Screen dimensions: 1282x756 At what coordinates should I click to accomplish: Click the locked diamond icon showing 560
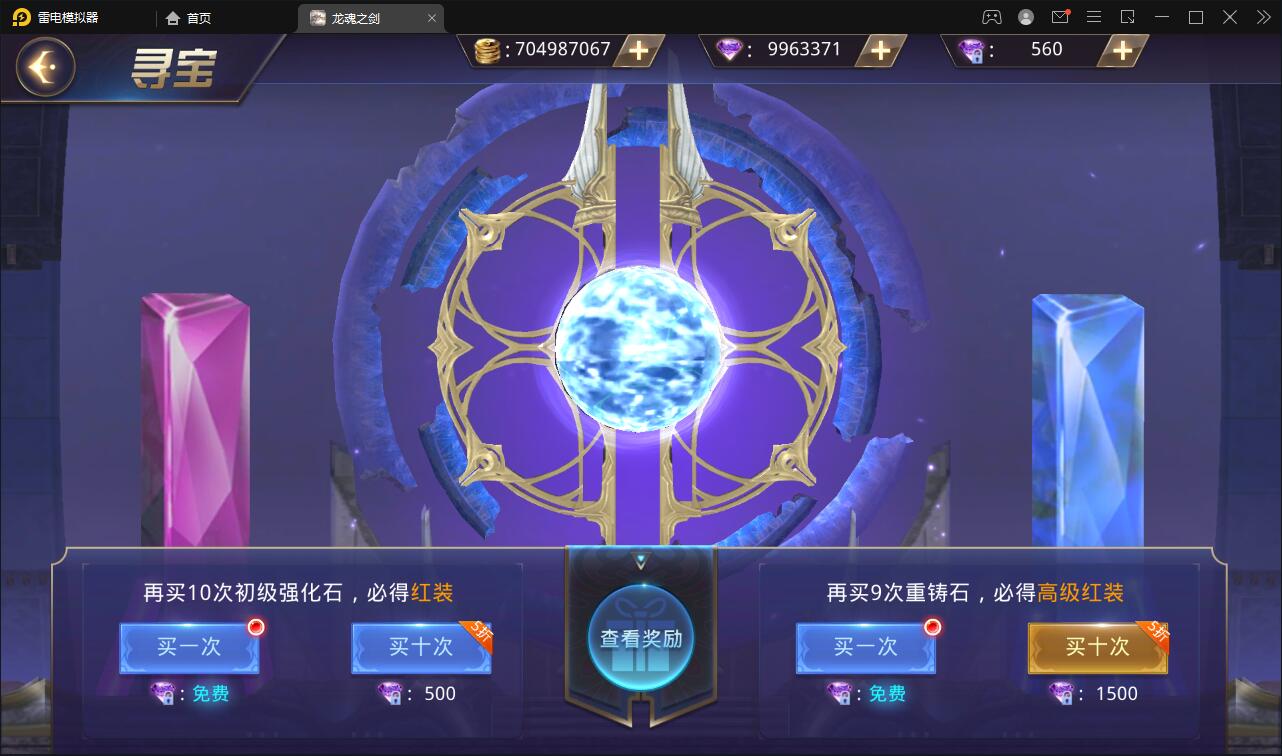[x=970, y=49]
